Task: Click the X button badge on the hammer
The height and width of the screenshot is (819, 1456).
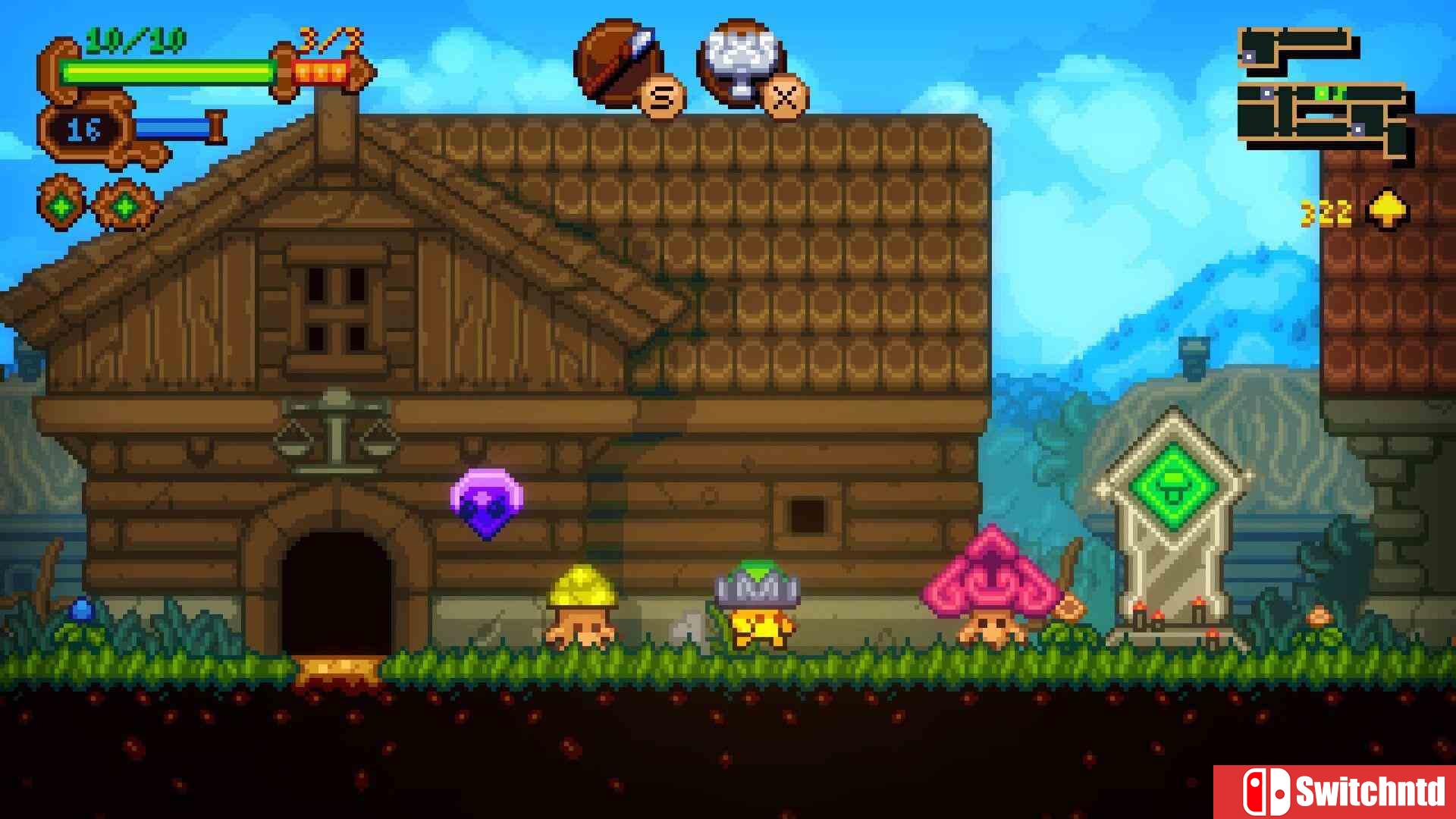Action: point(783,97)
